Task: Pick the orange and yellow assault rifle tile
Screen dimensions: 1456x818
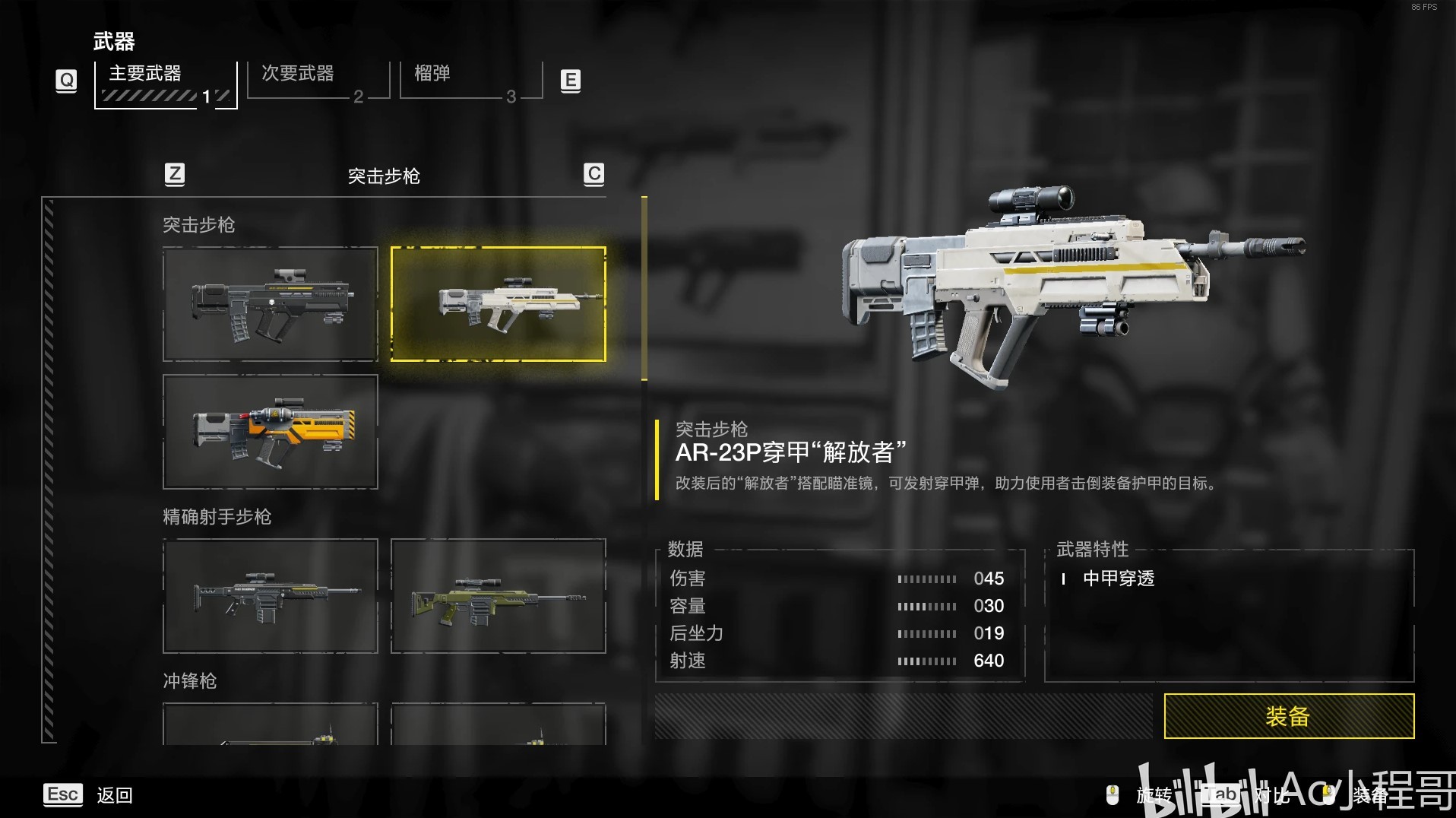Action: pos(270,431)
